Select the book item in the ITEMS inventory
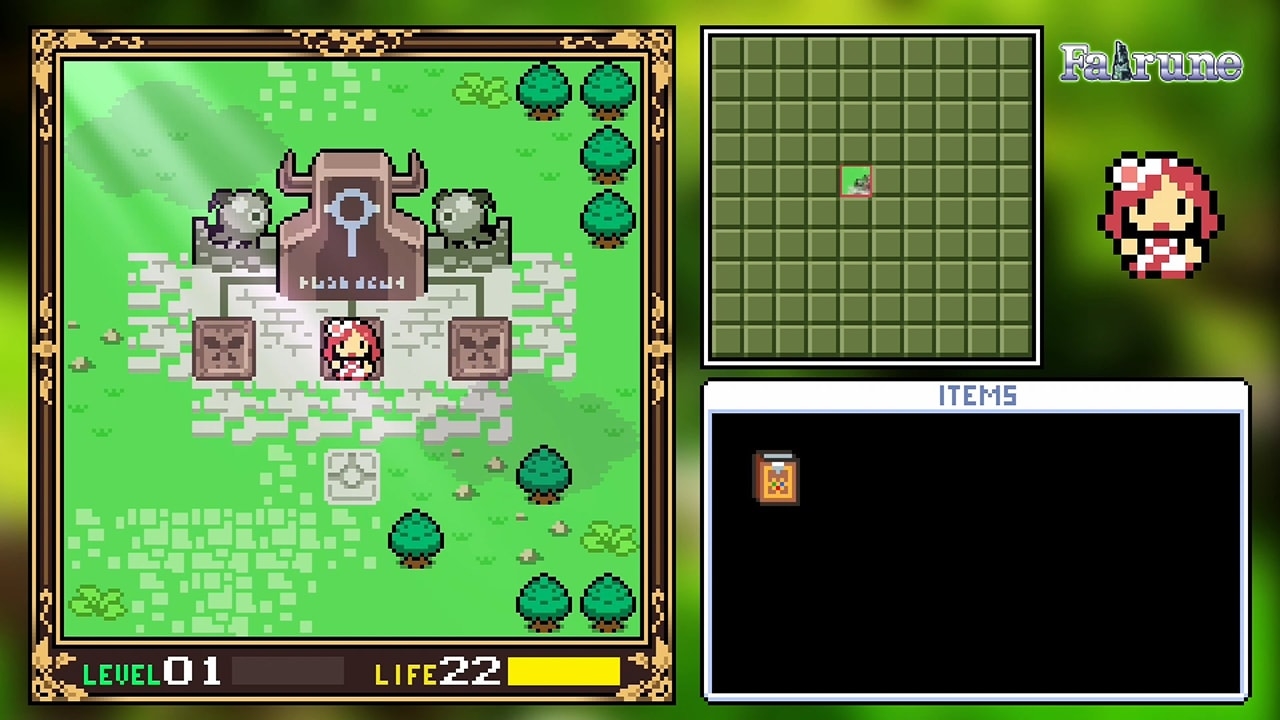The width and height of the screenshot is (1280, 720). (x=778, y=480)
